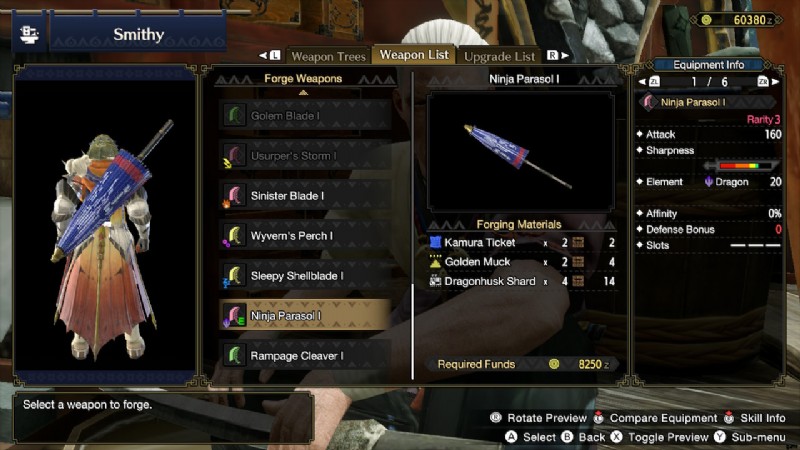Pick Sinister Blade I to forge
This screenshot has width=800, height=450.
pyautogui.click(x=304, y=196)
